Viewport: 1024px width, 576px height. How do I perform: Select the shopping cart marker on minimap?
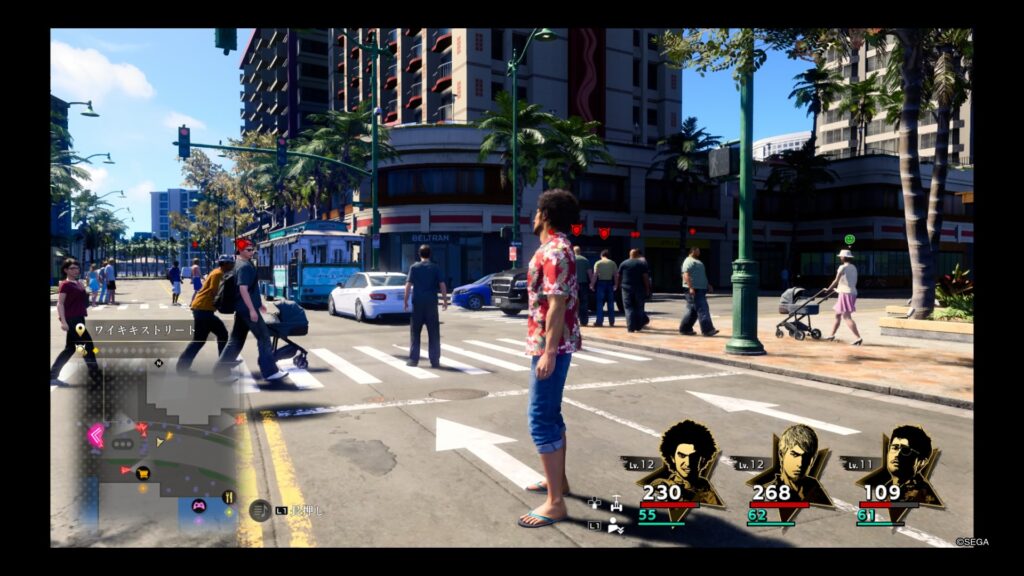tap(143, 472)
